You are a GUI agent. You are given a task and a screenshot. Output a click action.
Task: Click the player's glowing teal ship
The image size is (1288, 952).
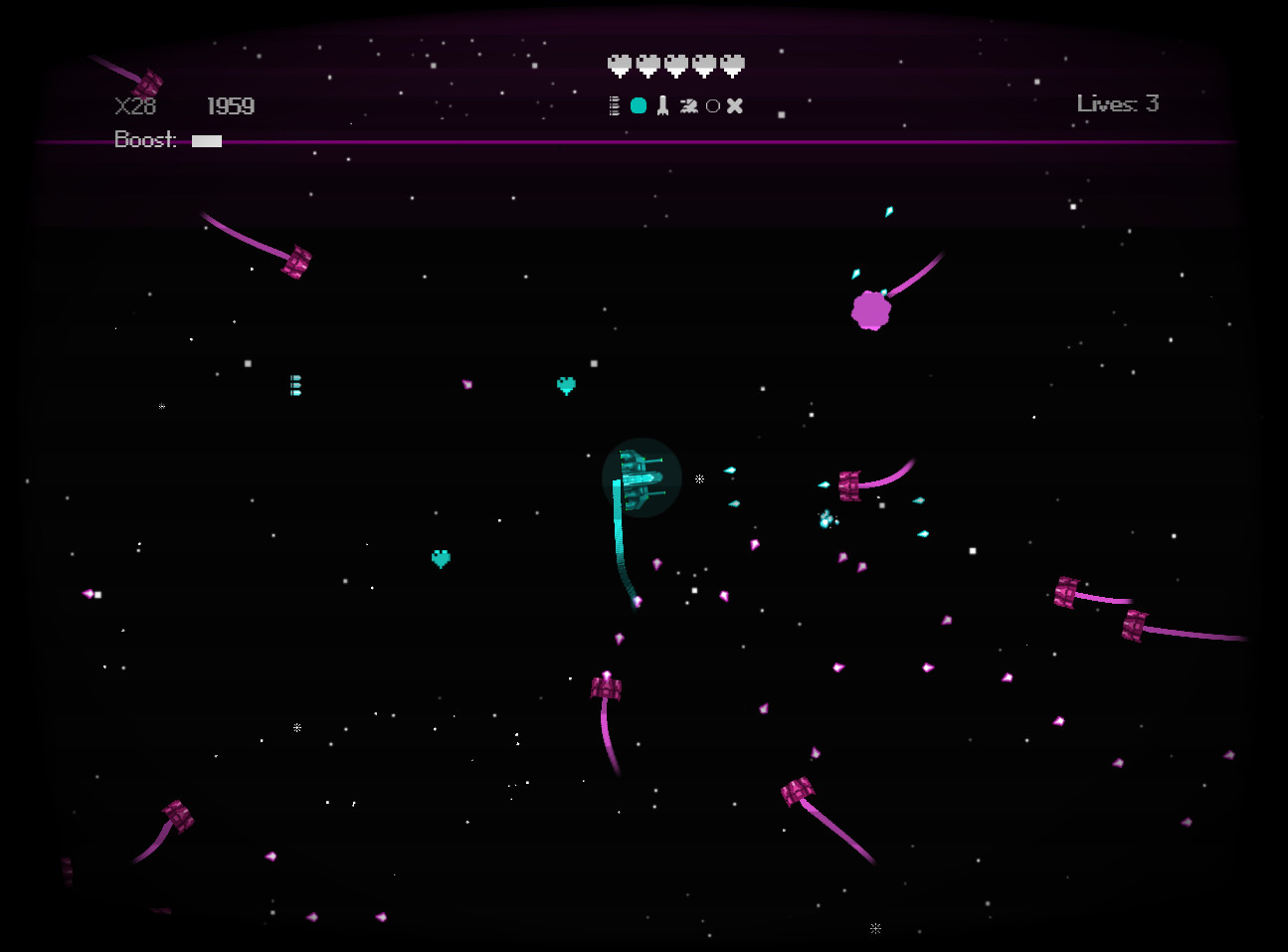[642, 477]
